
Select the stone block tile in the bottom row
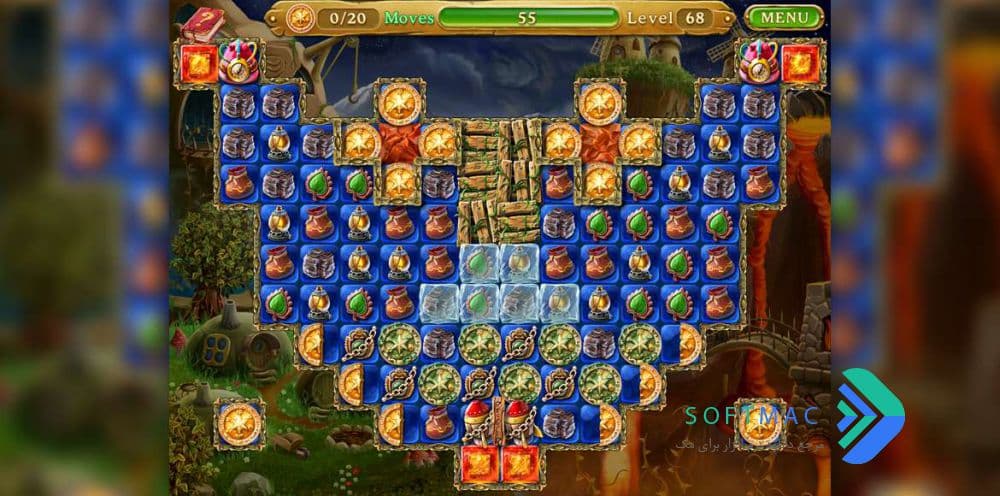(x=559, y=423)
